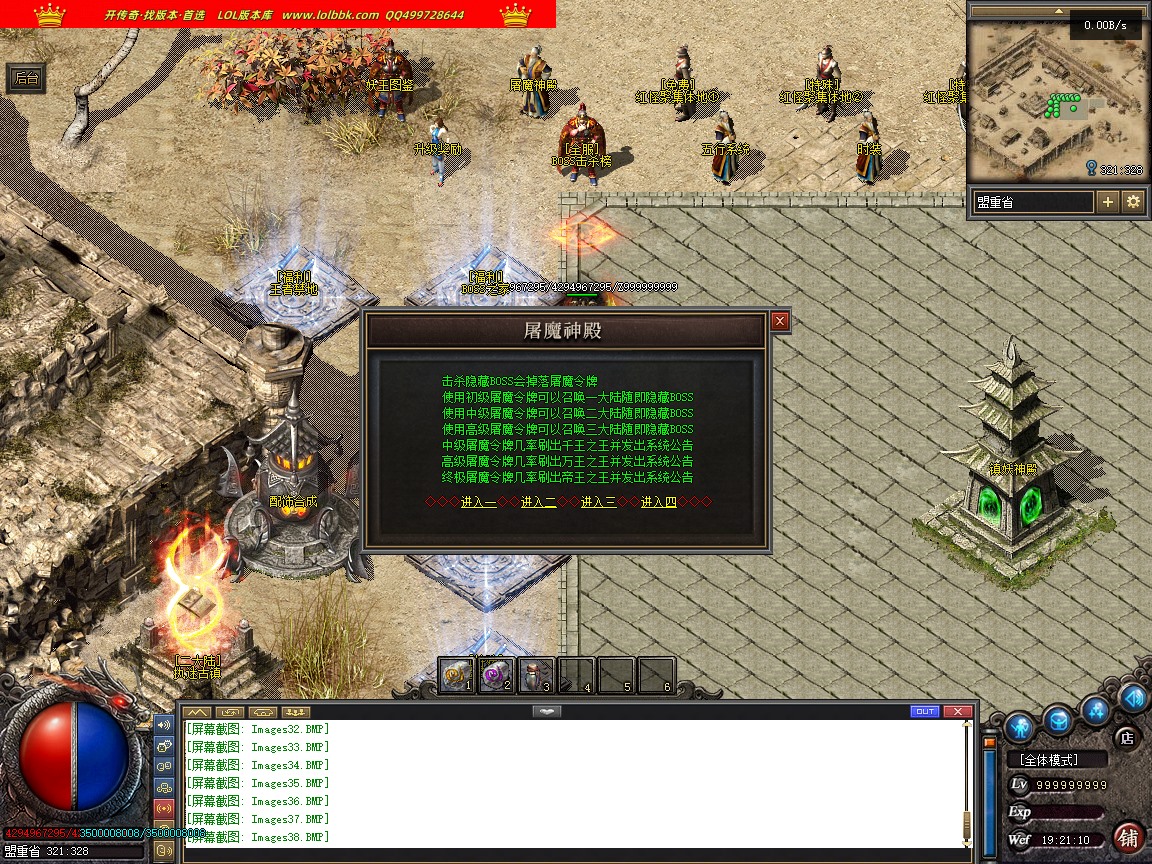Select the 进入四 entry link
Image resolution: width=1152 pixels, height=864 pixels.
coord(658,502)
